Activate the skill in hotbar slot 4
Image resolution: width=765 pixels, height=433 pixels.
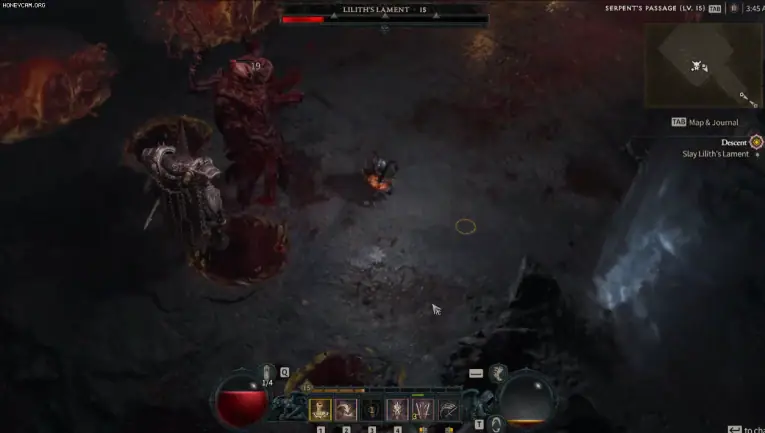pos(397,409)
